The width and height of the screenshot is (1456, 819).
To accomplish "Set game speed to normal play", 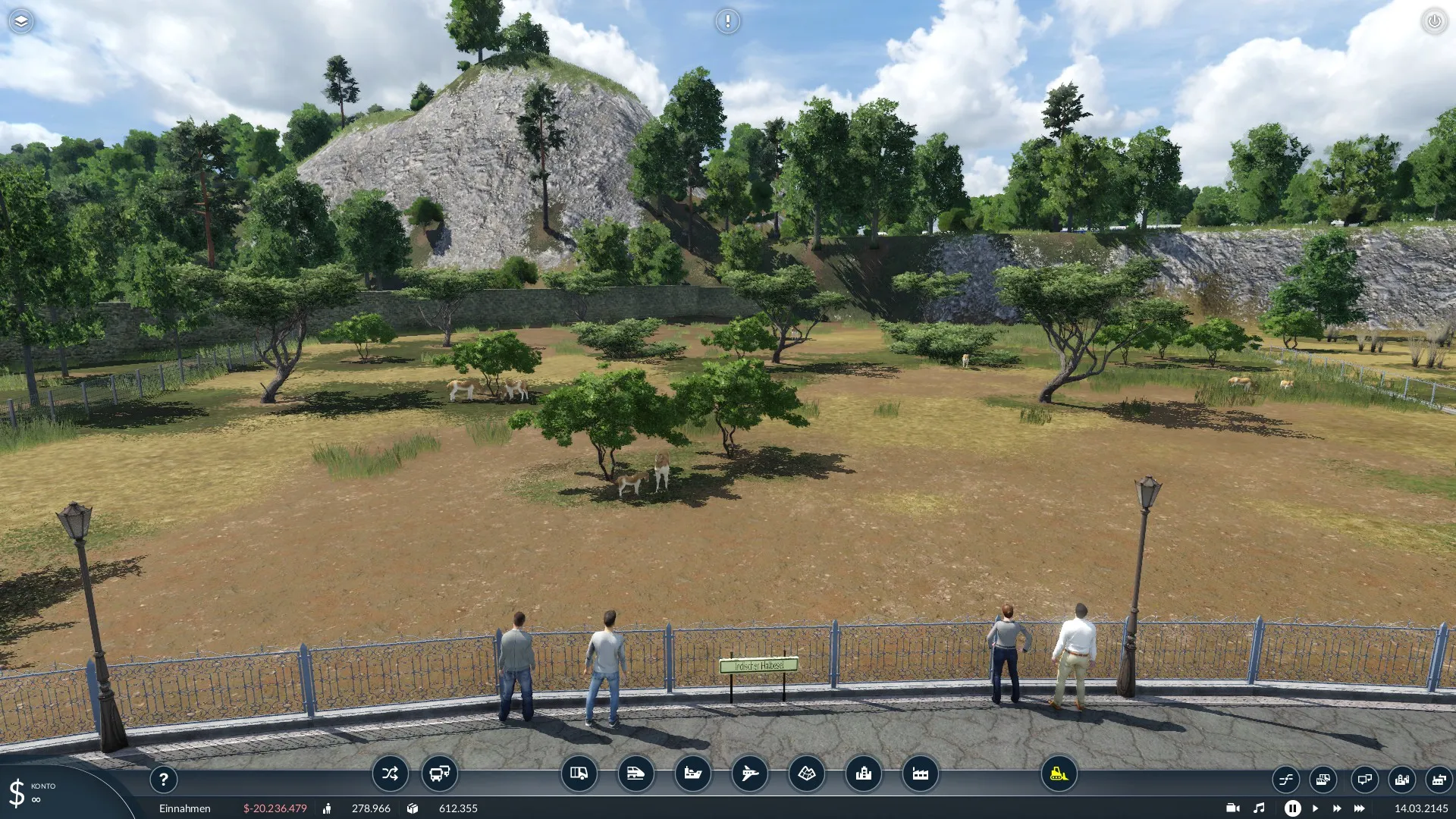I will 1315,808.
